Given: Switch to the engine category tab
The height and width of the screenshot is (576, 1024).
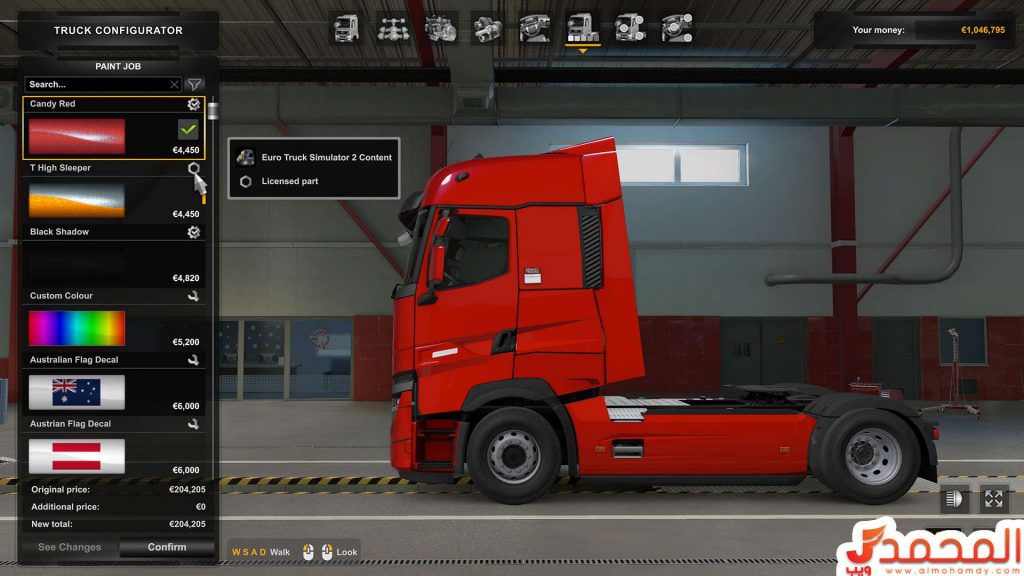Looking at the screenshot, I should click(x=440, y=27).
